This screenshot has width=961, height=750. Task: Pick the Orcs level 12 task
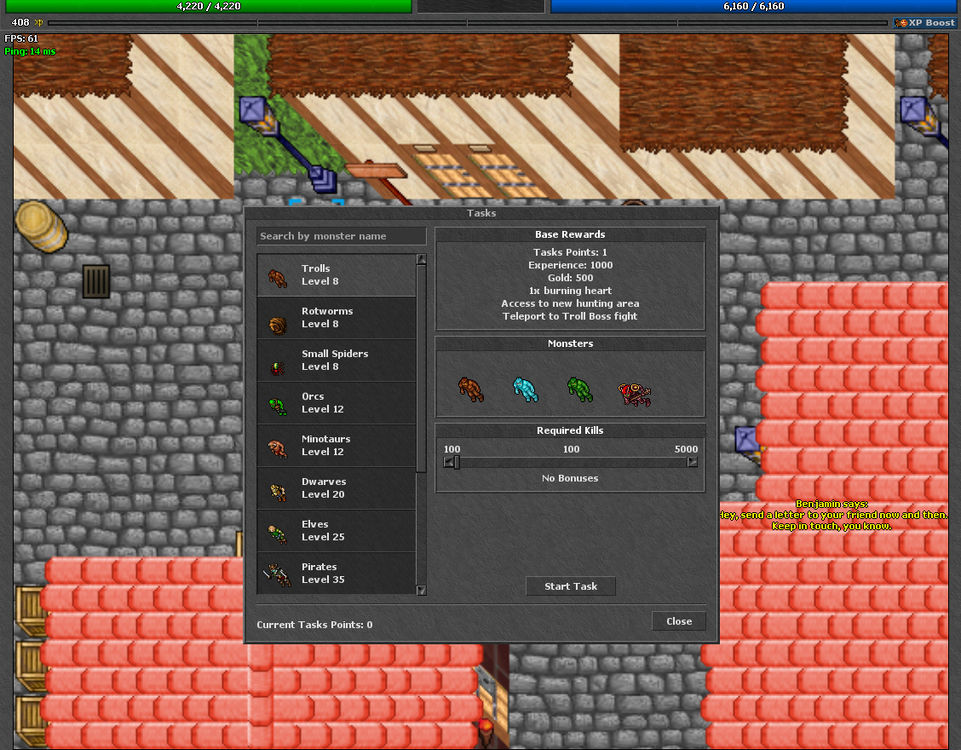pyautogui.click(x=336, y=403)
